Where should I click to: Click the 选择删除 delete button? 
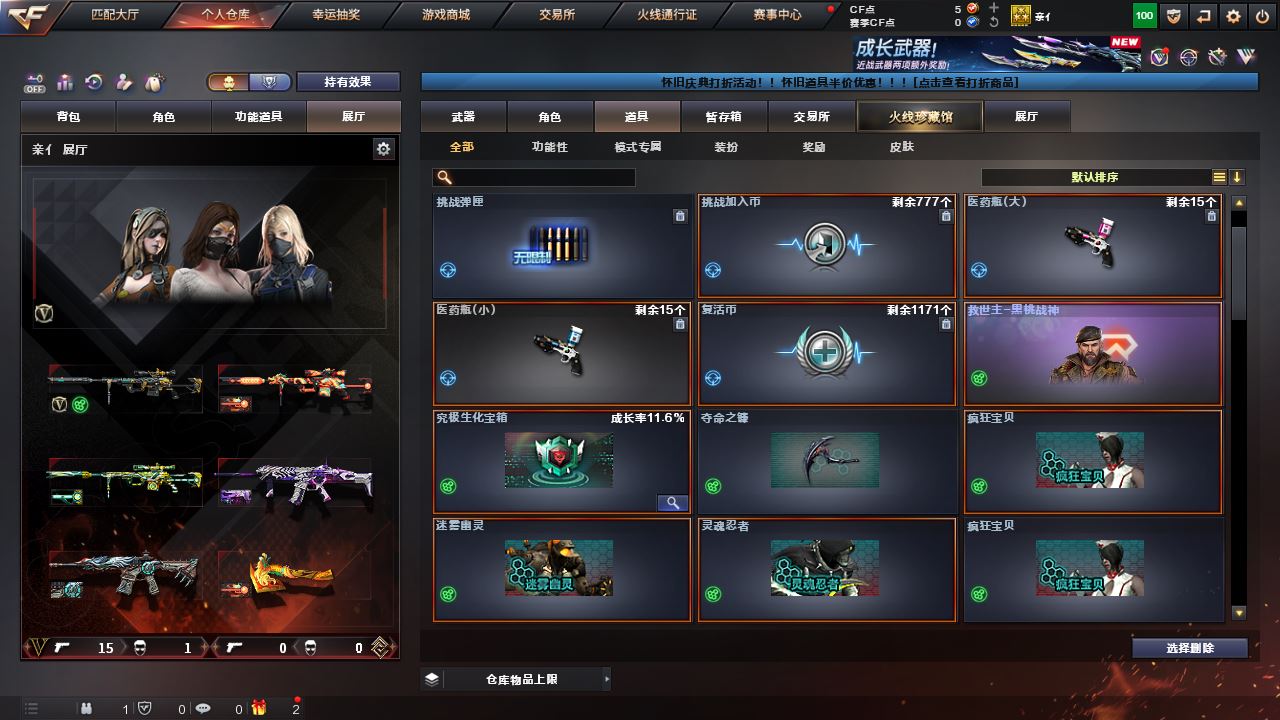click(x=1189, y=648)
